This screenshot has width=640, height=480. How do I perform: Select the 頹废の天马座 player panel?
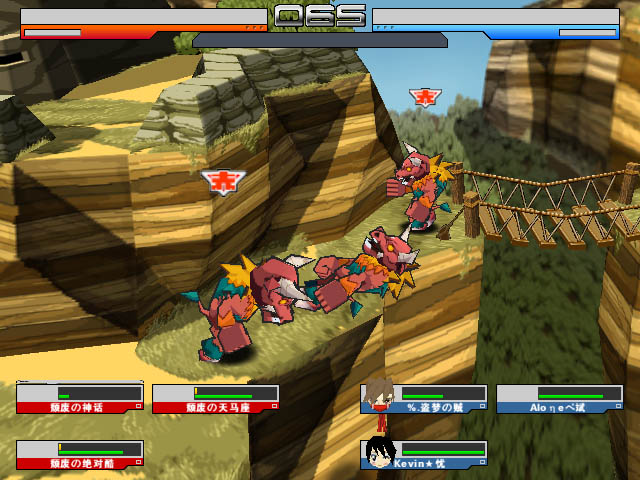coord(216,399)
